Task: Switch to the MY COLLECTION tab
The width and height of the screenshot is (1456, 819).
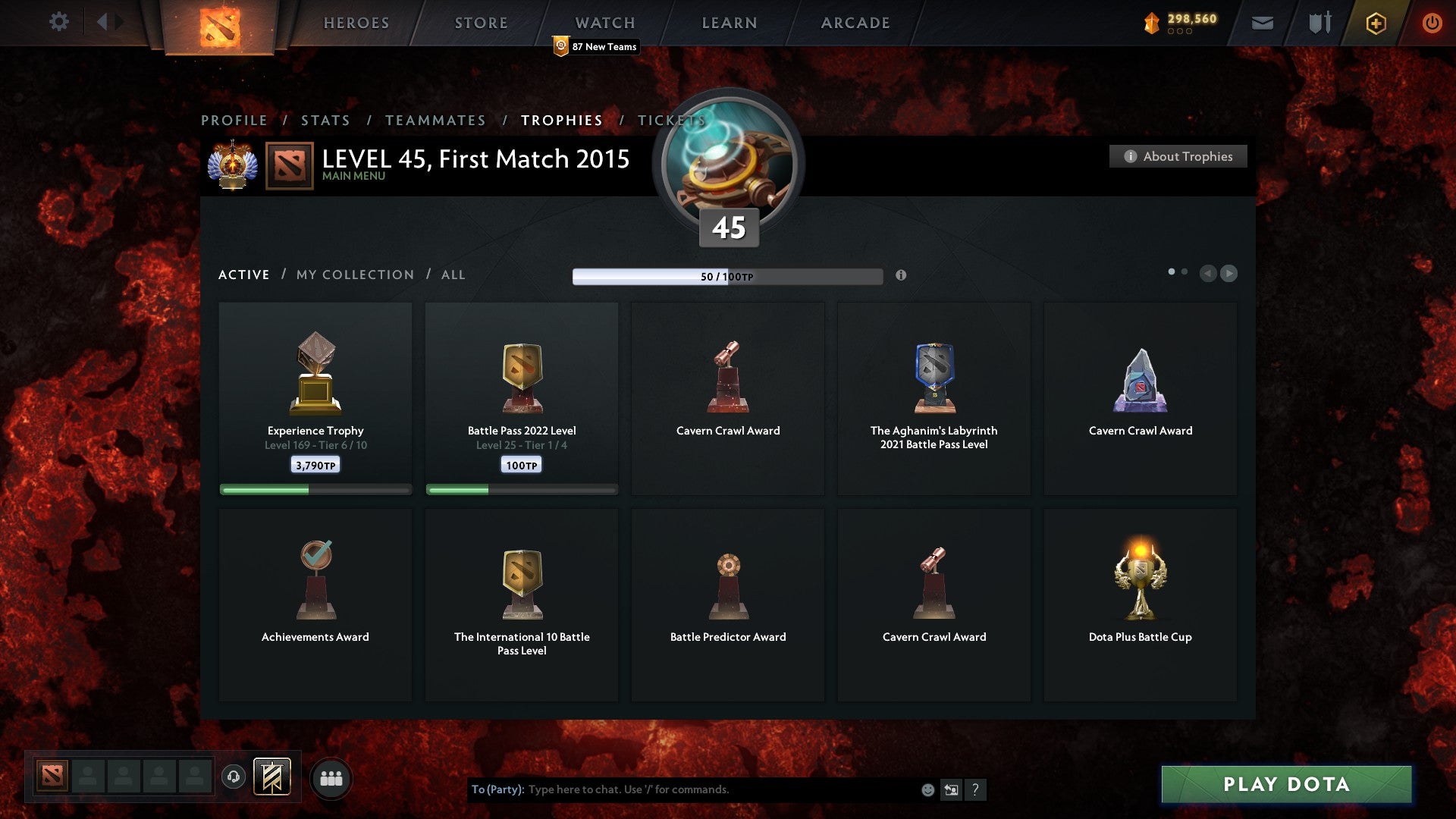Action: click(x=353, y=275)
